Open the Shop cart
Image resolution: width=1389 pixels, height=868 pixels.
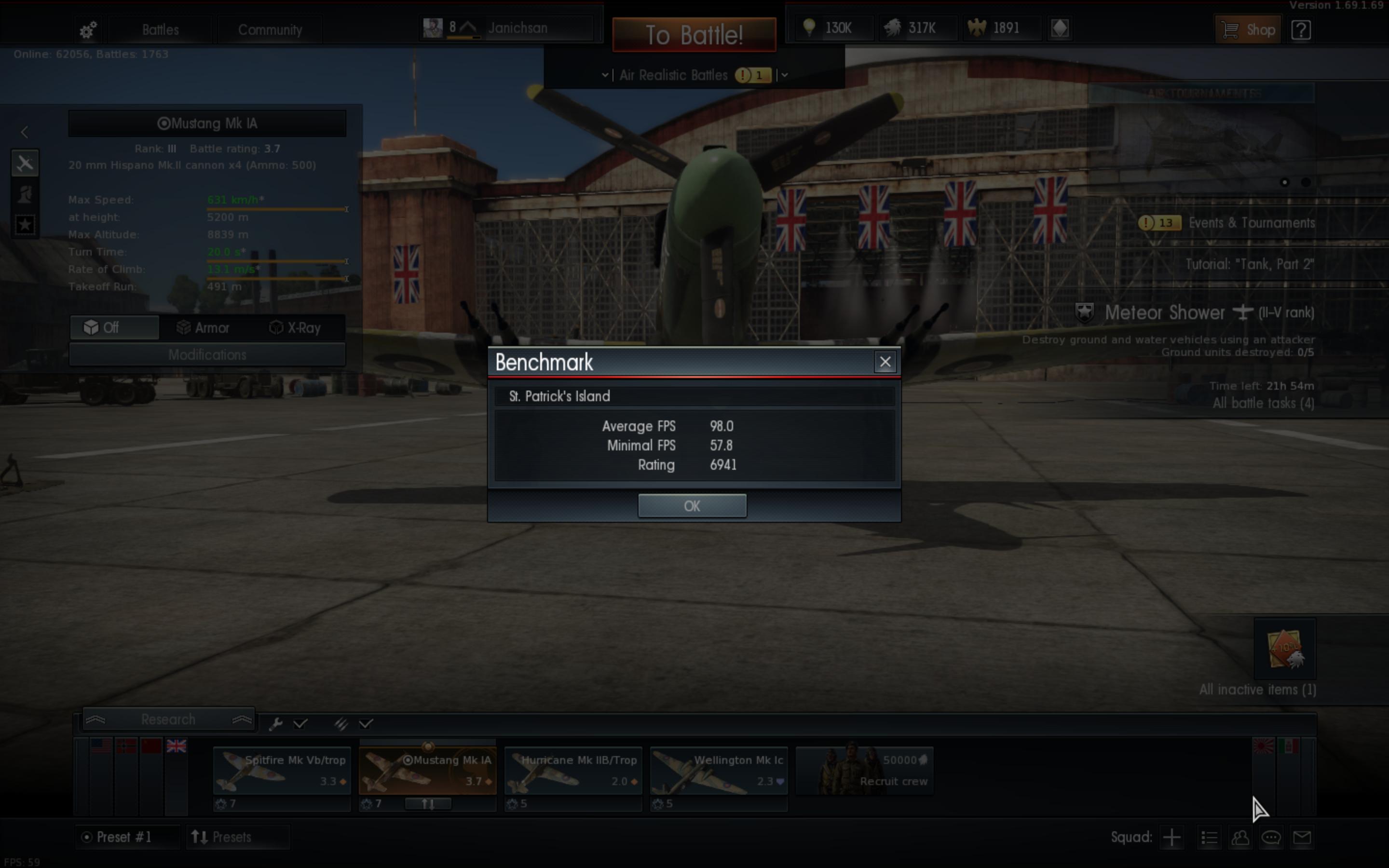[1249, 29]
